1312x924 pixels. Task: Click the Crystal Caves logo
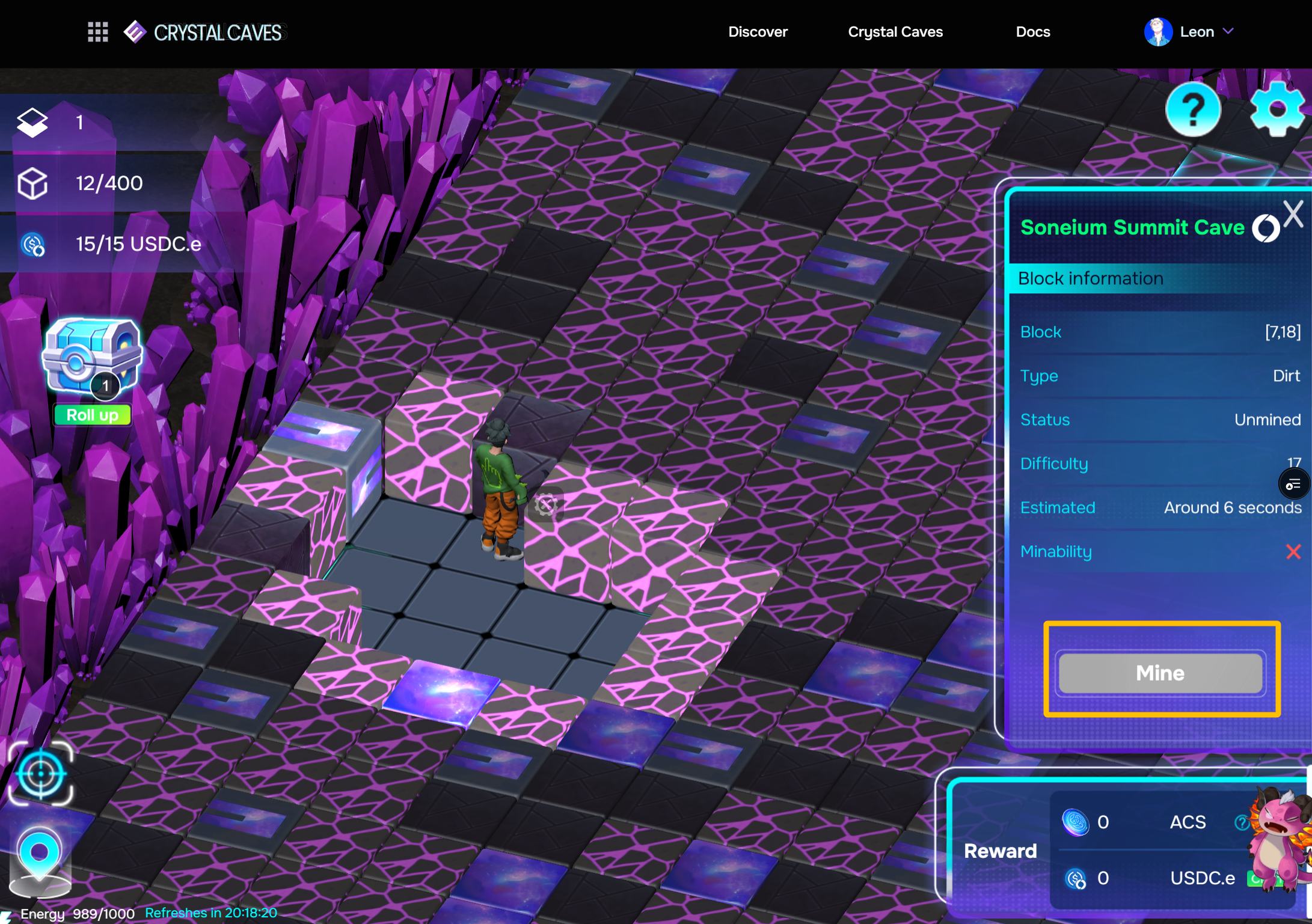click(204, 32)
